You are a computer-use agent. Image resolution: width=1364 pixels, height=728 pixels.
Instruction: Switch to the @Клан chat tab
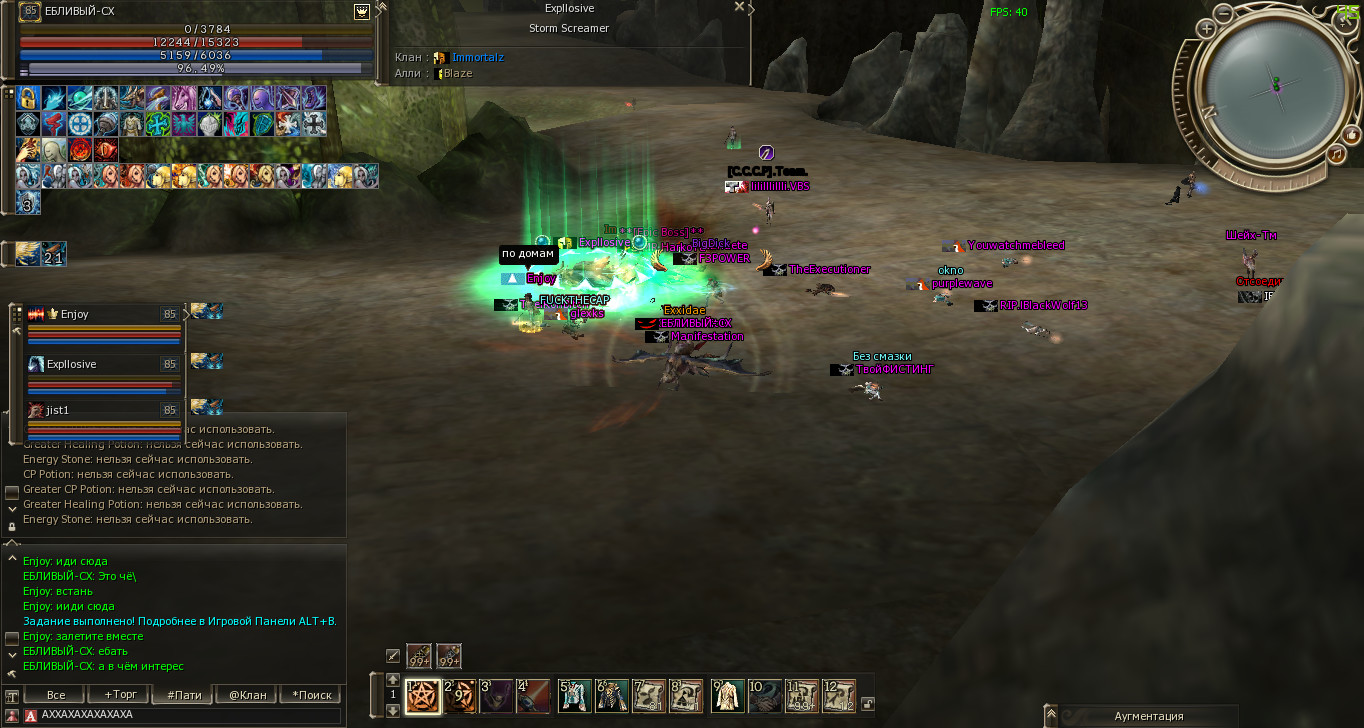click(x=247, y=695)
